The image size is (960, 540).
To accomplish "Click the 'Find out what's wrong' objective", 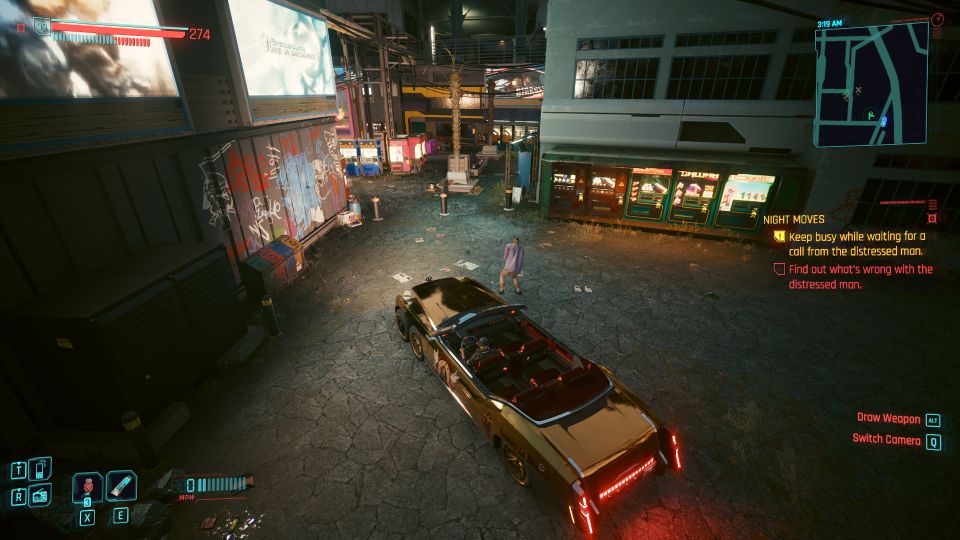I will (860, 276).
